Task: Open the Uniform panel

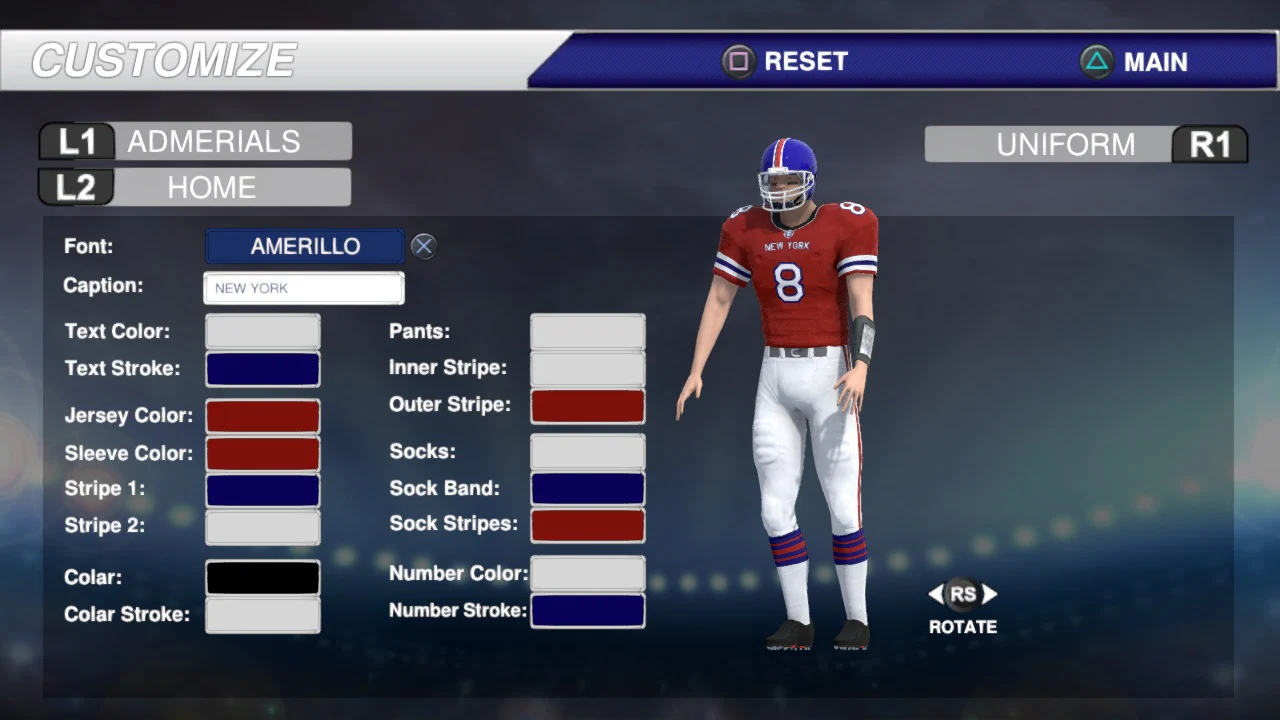Action: tap(1065, 144)
